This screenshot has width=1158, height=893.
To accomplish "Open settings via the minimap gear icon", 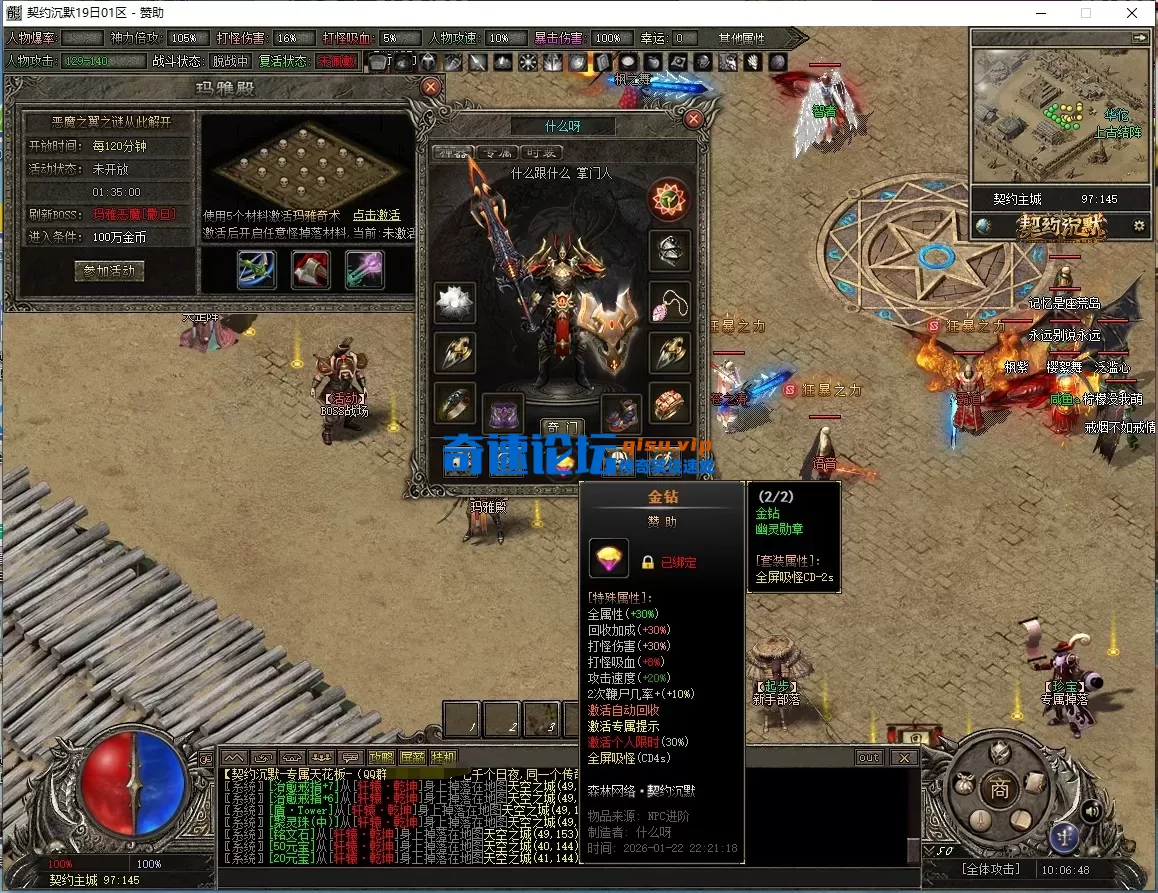I will pyautogui.click(x=1138, y=227).
